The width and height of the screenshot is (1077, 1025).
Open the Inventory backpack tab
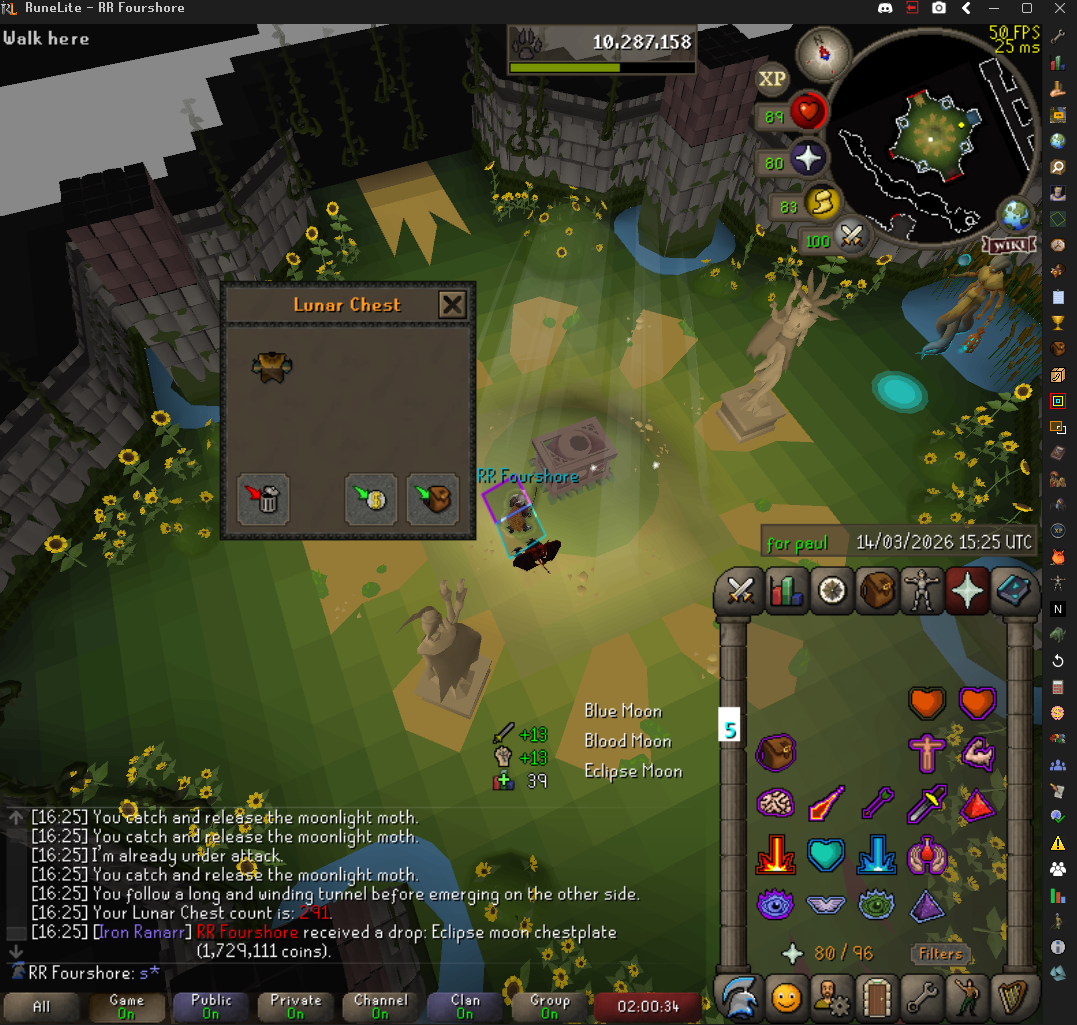click(x=879, y=591)
